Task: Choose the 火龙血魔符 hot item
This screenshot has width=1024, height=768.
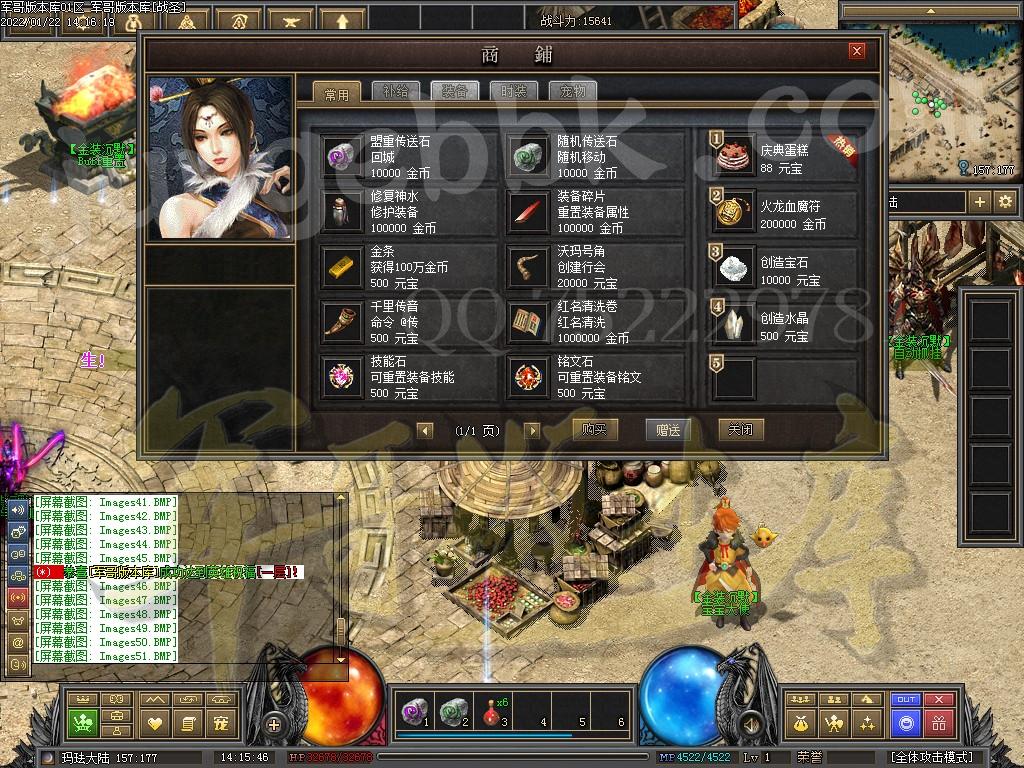Action: click(783, 212)
